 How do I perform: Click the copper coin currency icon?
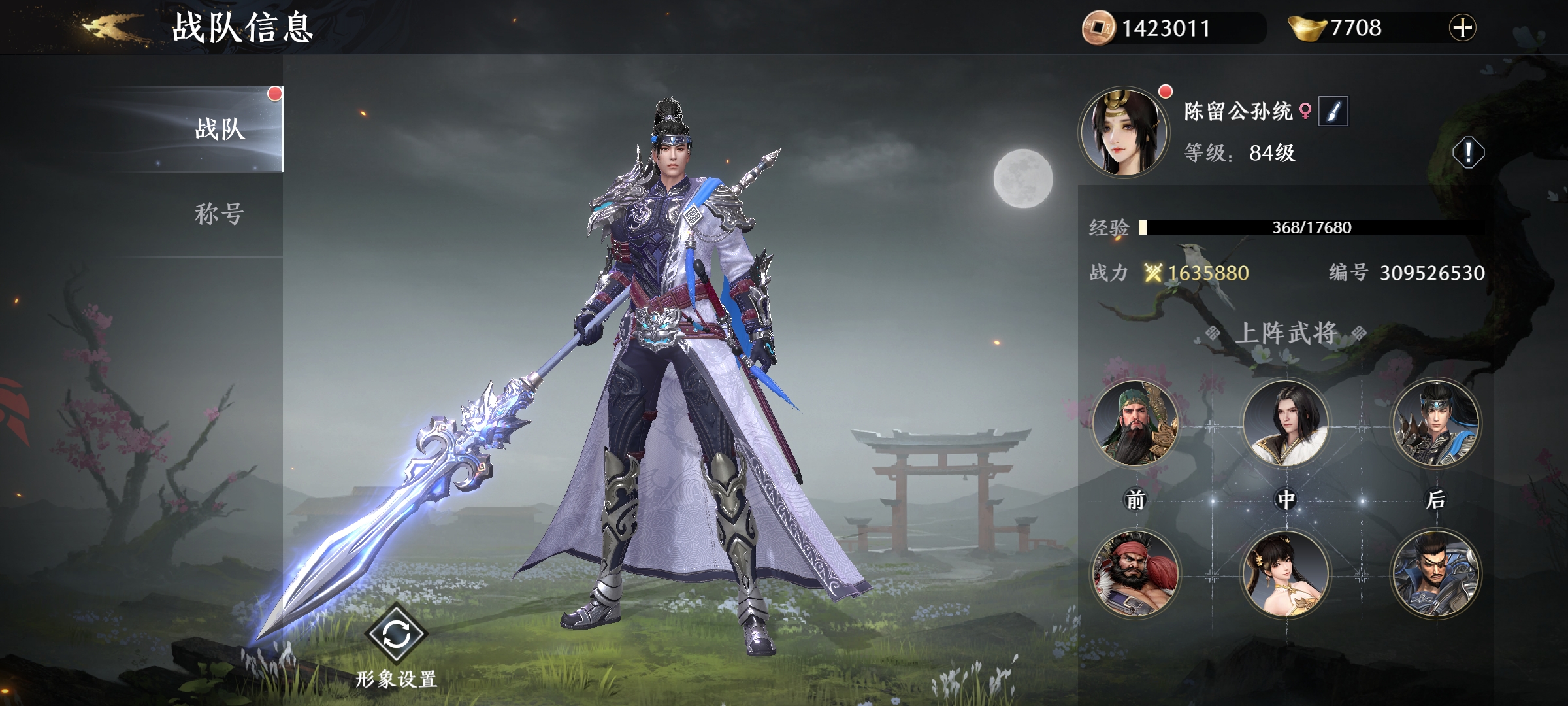tap(1098, 27)
